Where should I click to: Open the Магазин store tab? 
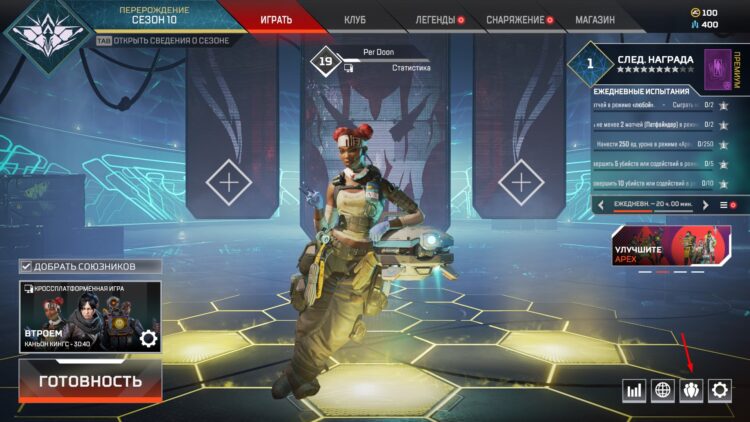click(x=595, y=19)
